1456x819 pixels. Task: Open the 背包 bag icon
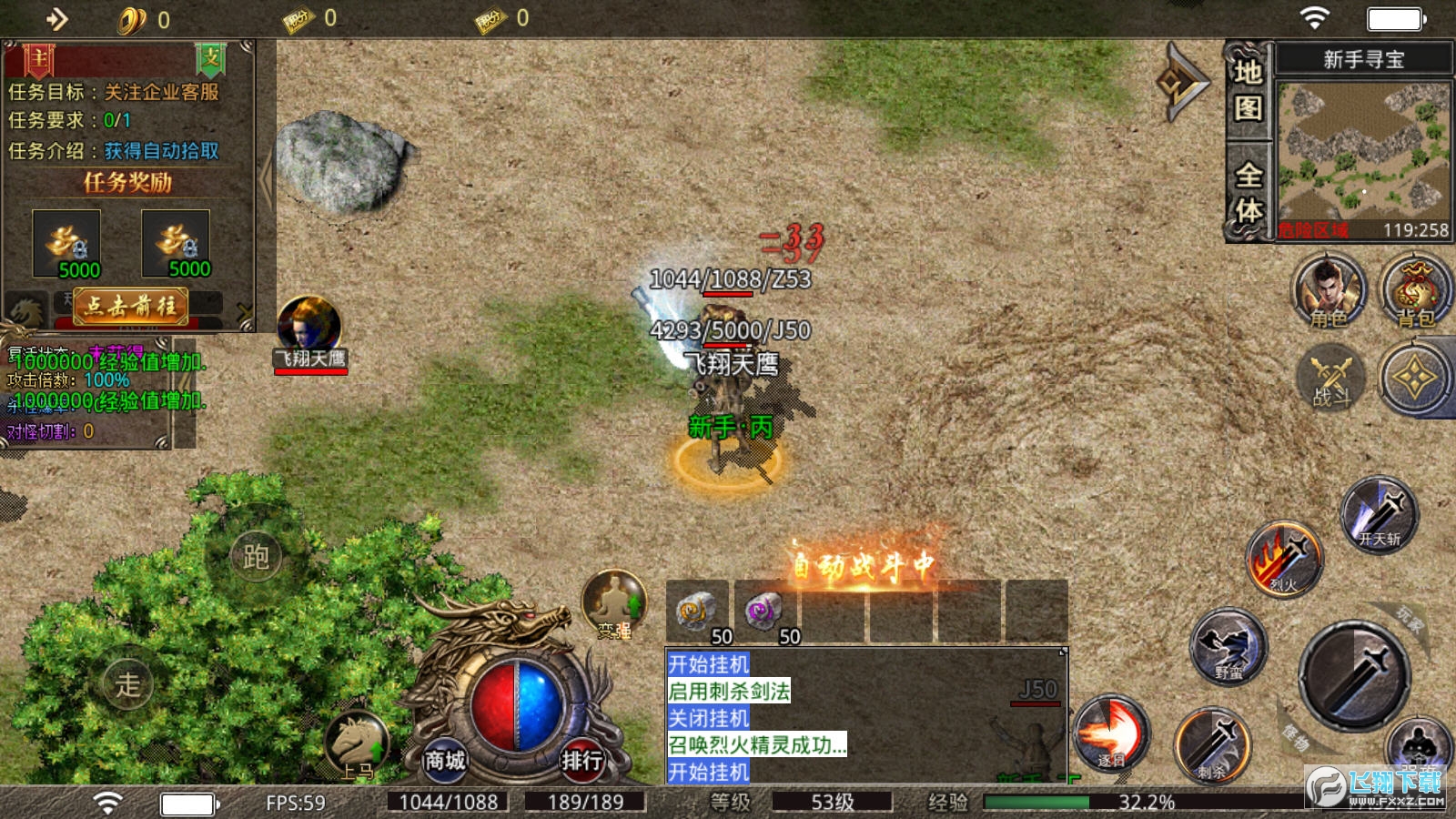(1415, 291)
